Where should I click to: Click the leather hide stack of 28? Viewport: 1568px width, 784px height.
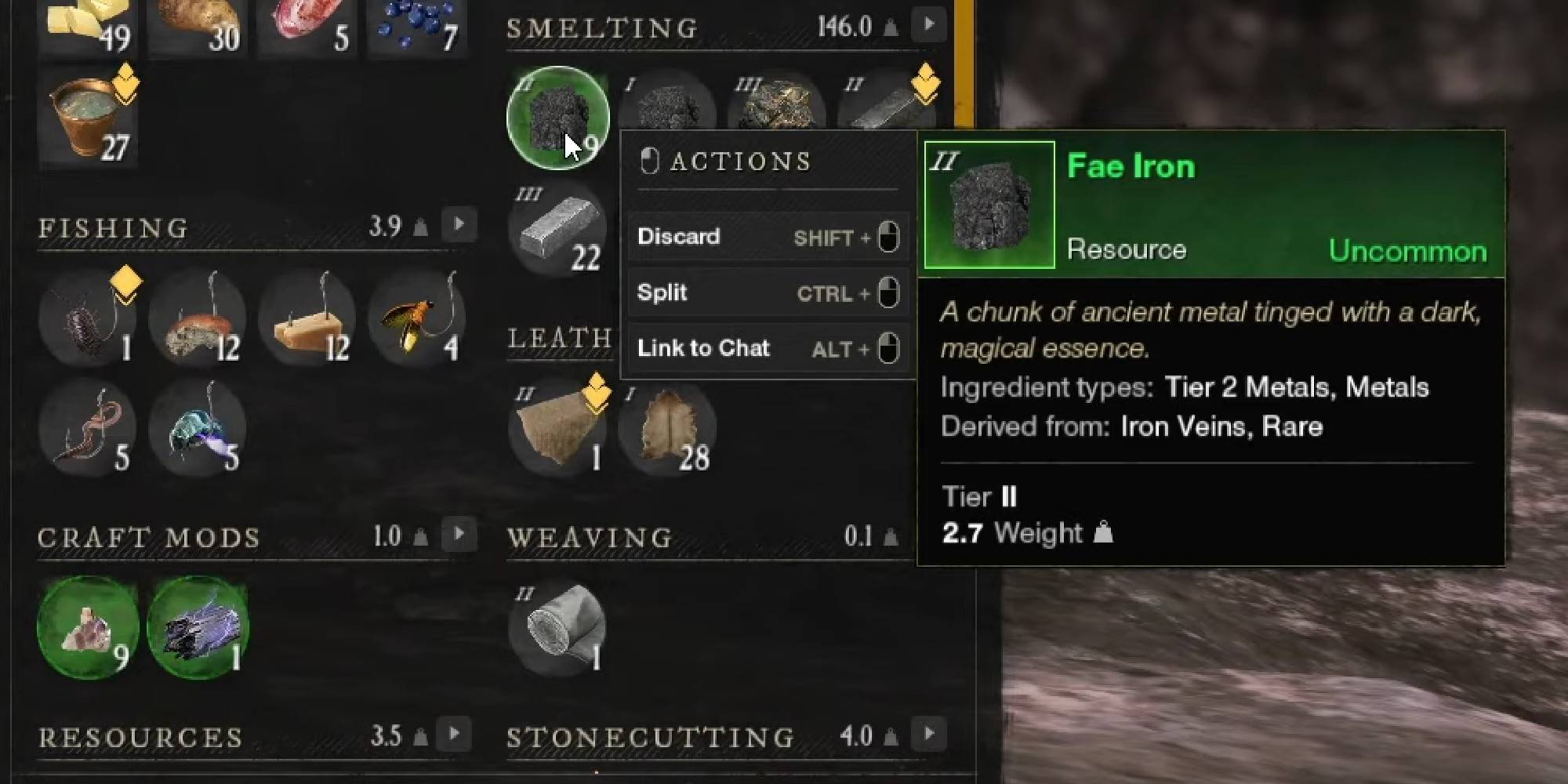pyautogui.click(x=668, y=427)
